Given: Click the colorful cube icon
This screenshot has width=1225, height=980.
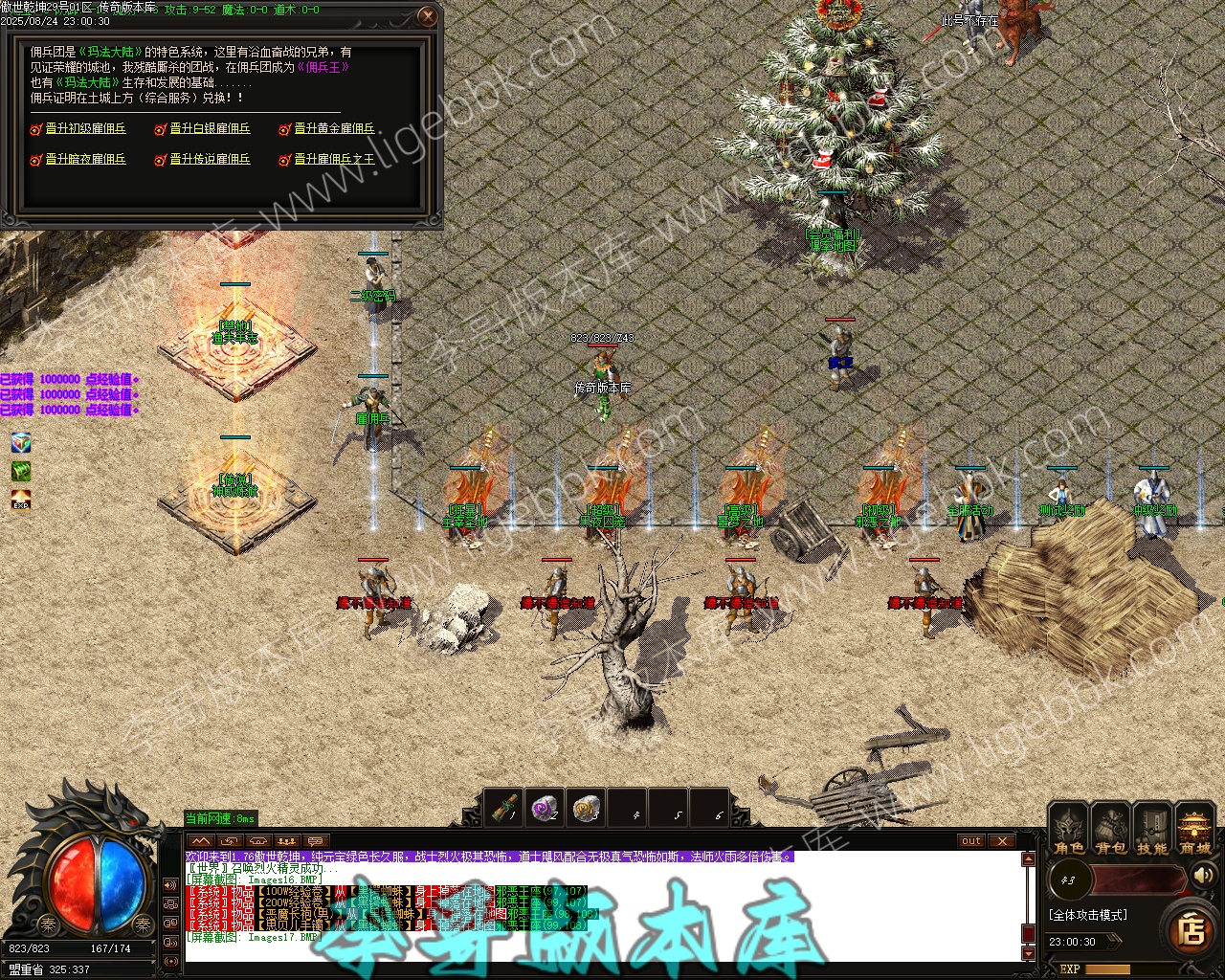Looking at the screenshot, I should 21,442.
